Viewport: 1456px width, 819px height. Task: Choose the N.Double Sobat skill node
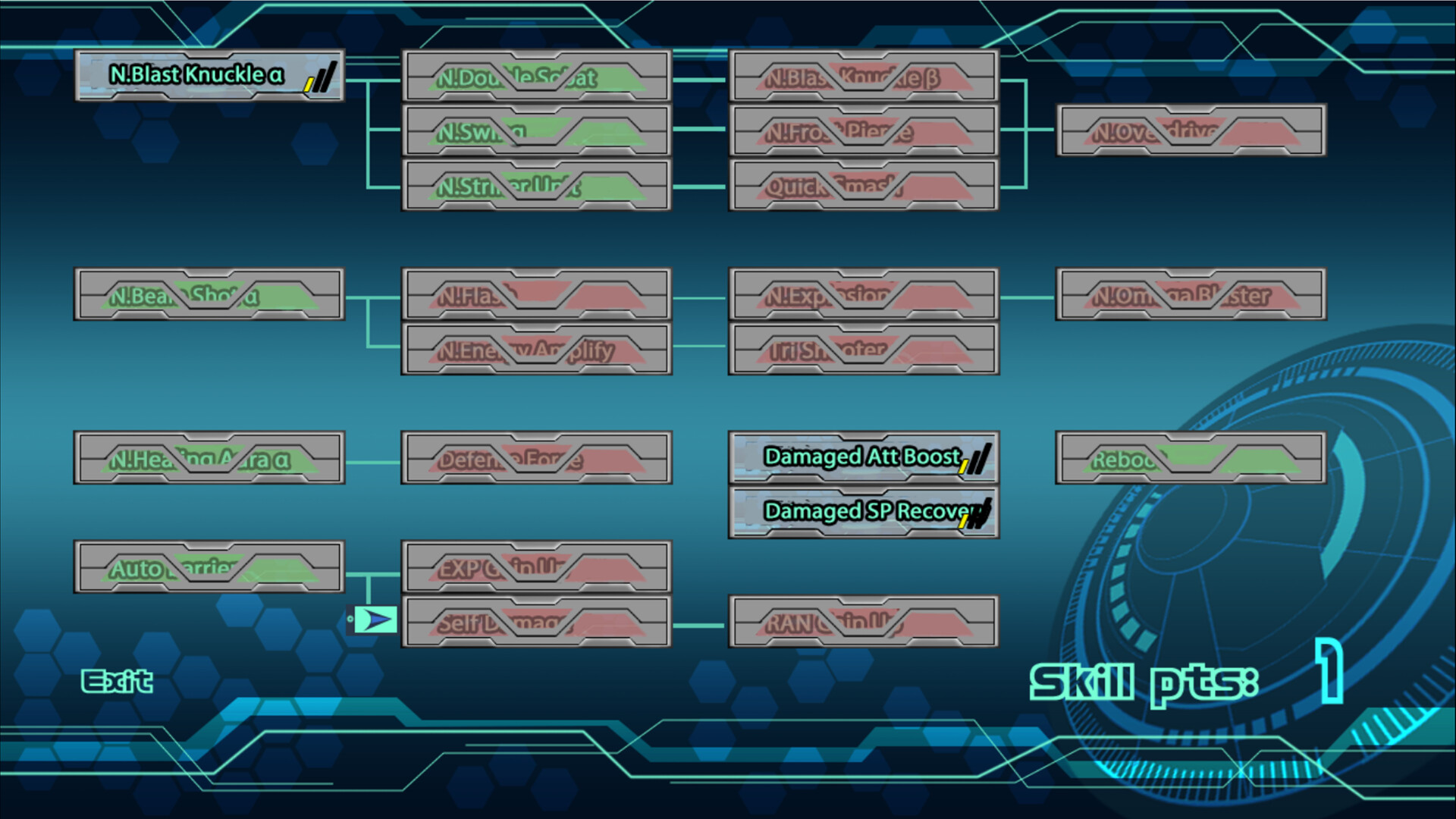pyautogui.click(x=536, y=76)
